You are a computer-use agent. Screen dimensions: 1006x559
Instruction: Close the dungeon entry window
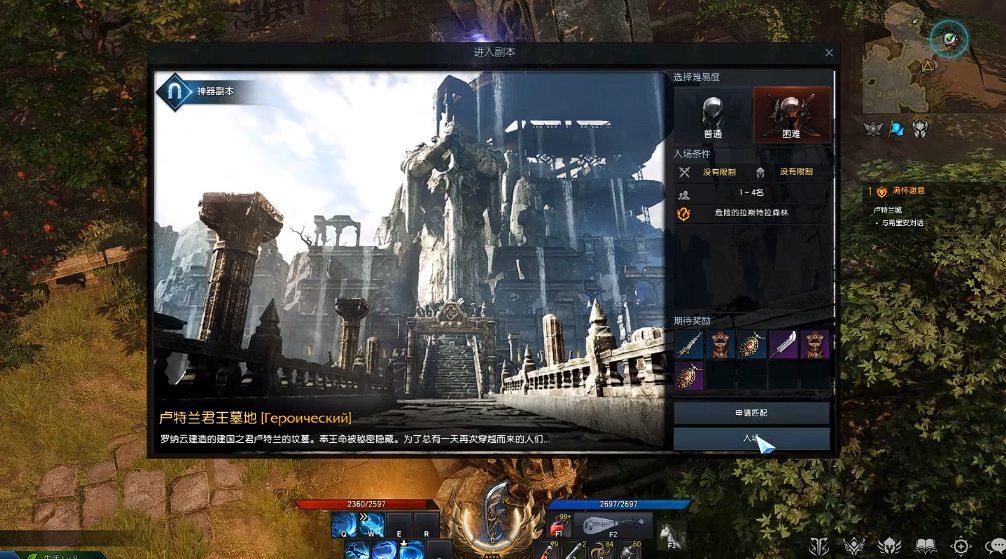tap(829, 52)
